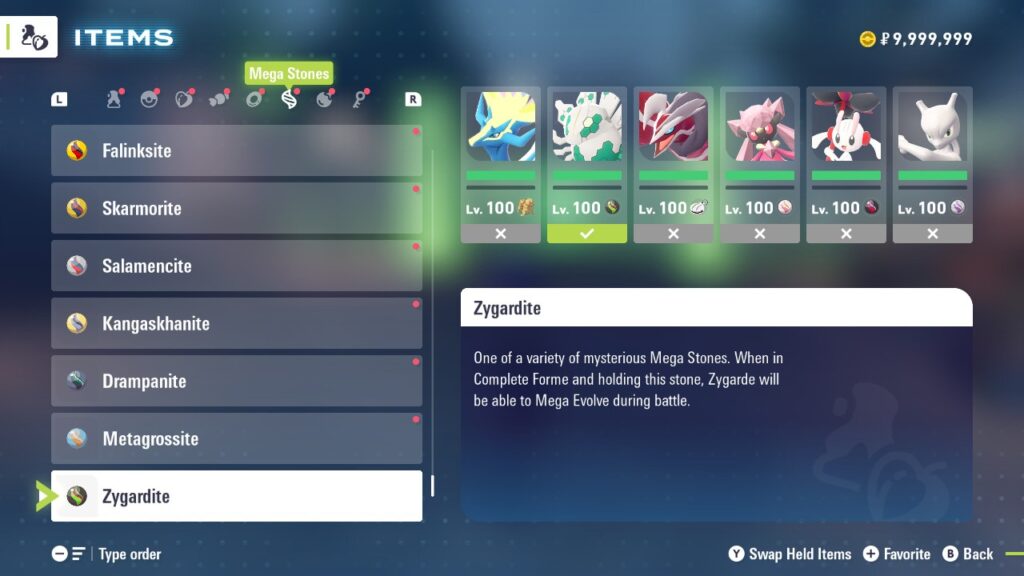Change the Type order sorting

pos(107,554)
